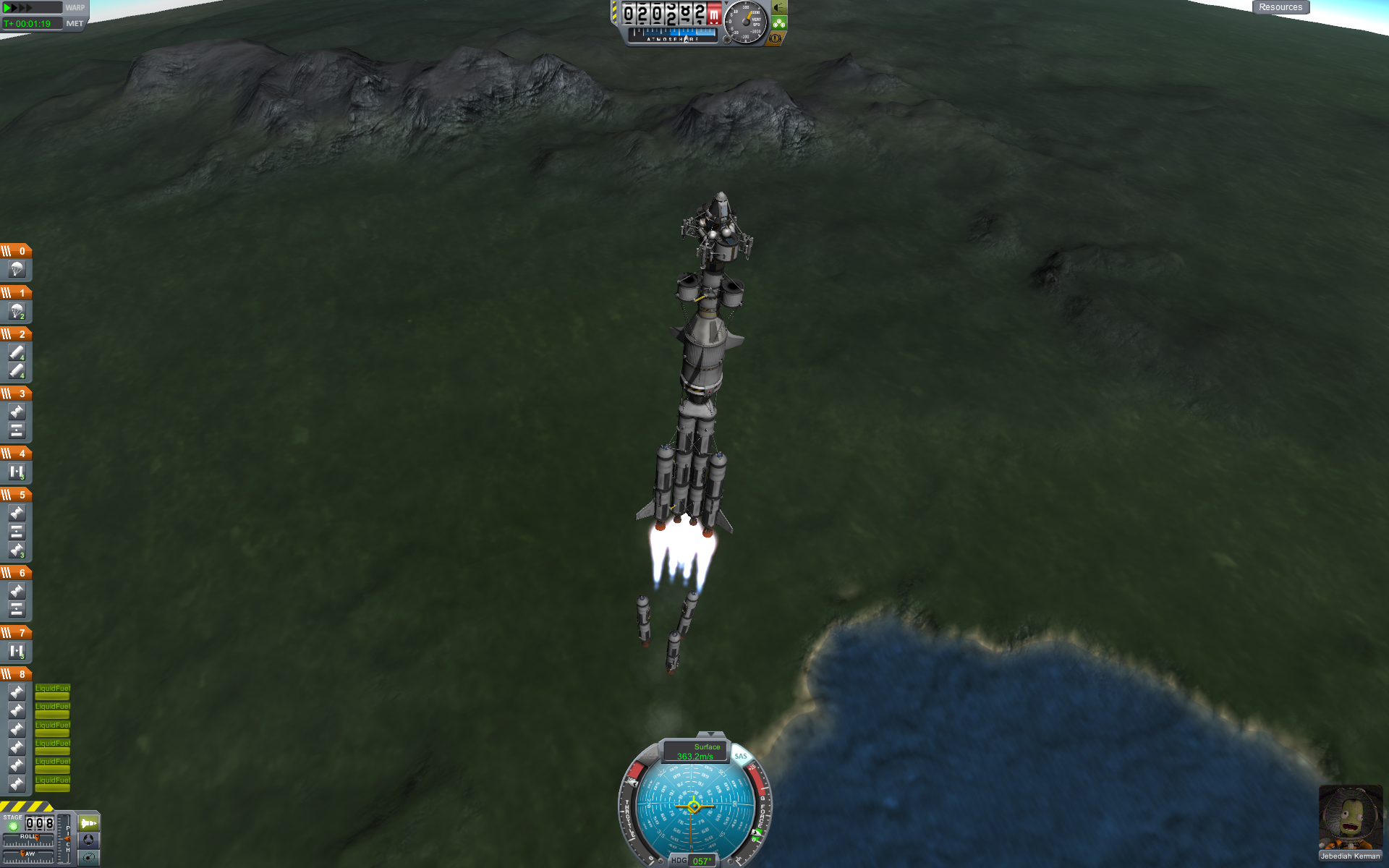
Task: Click the time warp arrows indicator
Action: (x=19, y=8)
